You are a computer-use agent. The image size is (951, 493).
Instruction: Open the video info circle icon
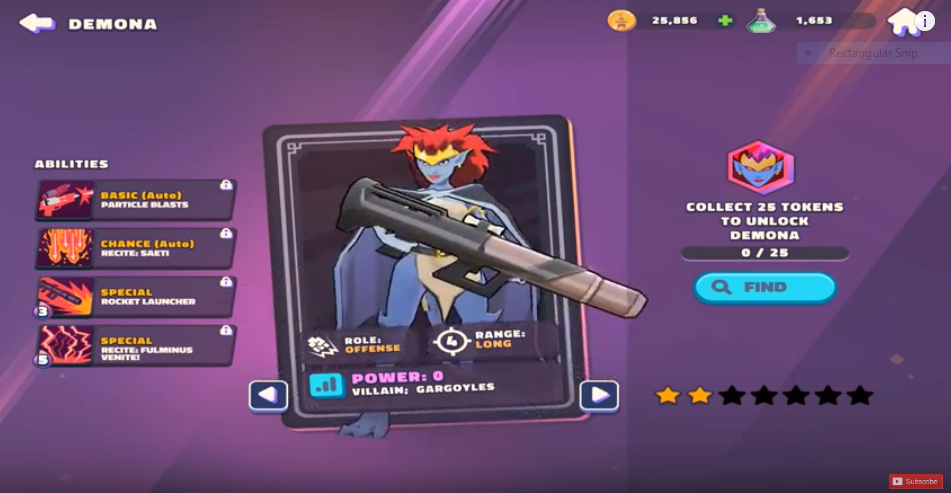tap(925, 21)
